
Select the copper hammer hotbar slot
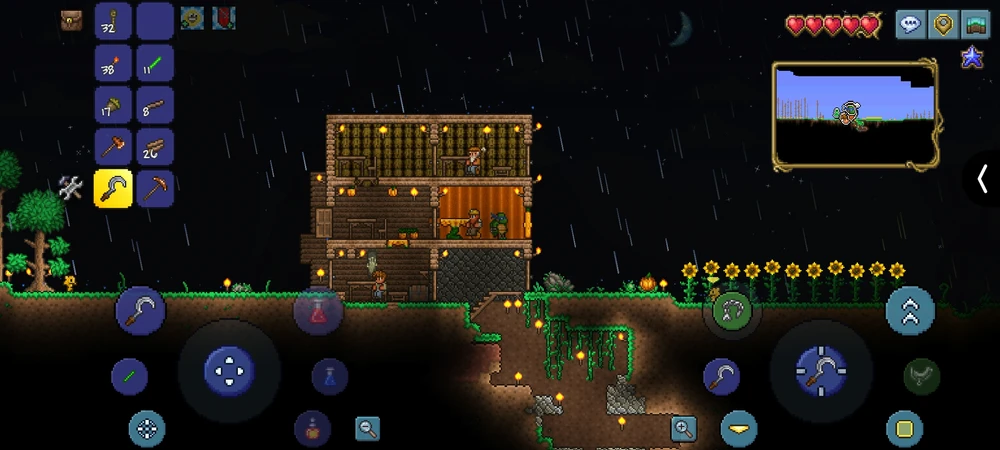pos(113,147)
